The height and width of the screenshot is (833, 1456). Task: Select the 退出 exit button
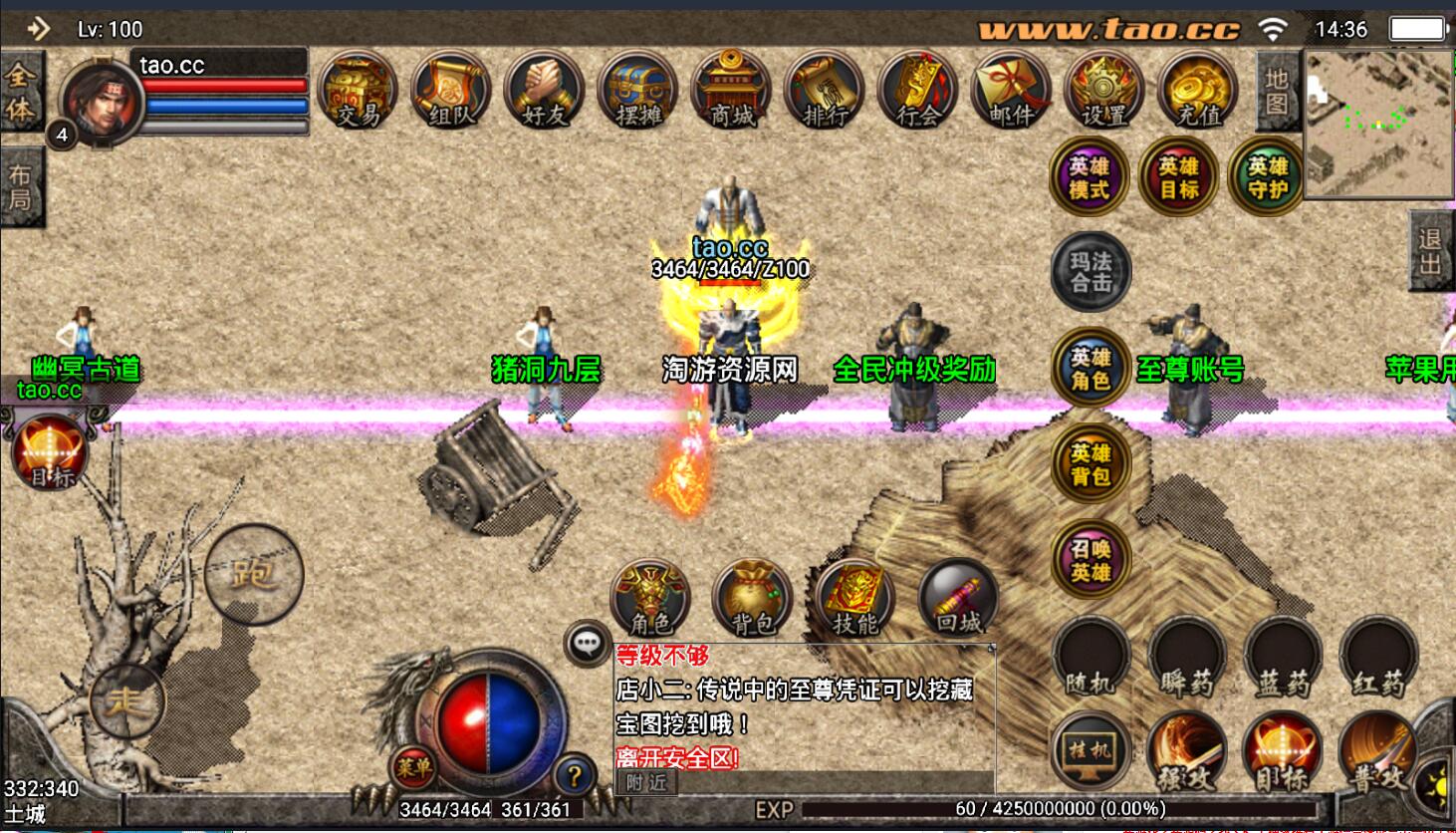pos(1431,251)
